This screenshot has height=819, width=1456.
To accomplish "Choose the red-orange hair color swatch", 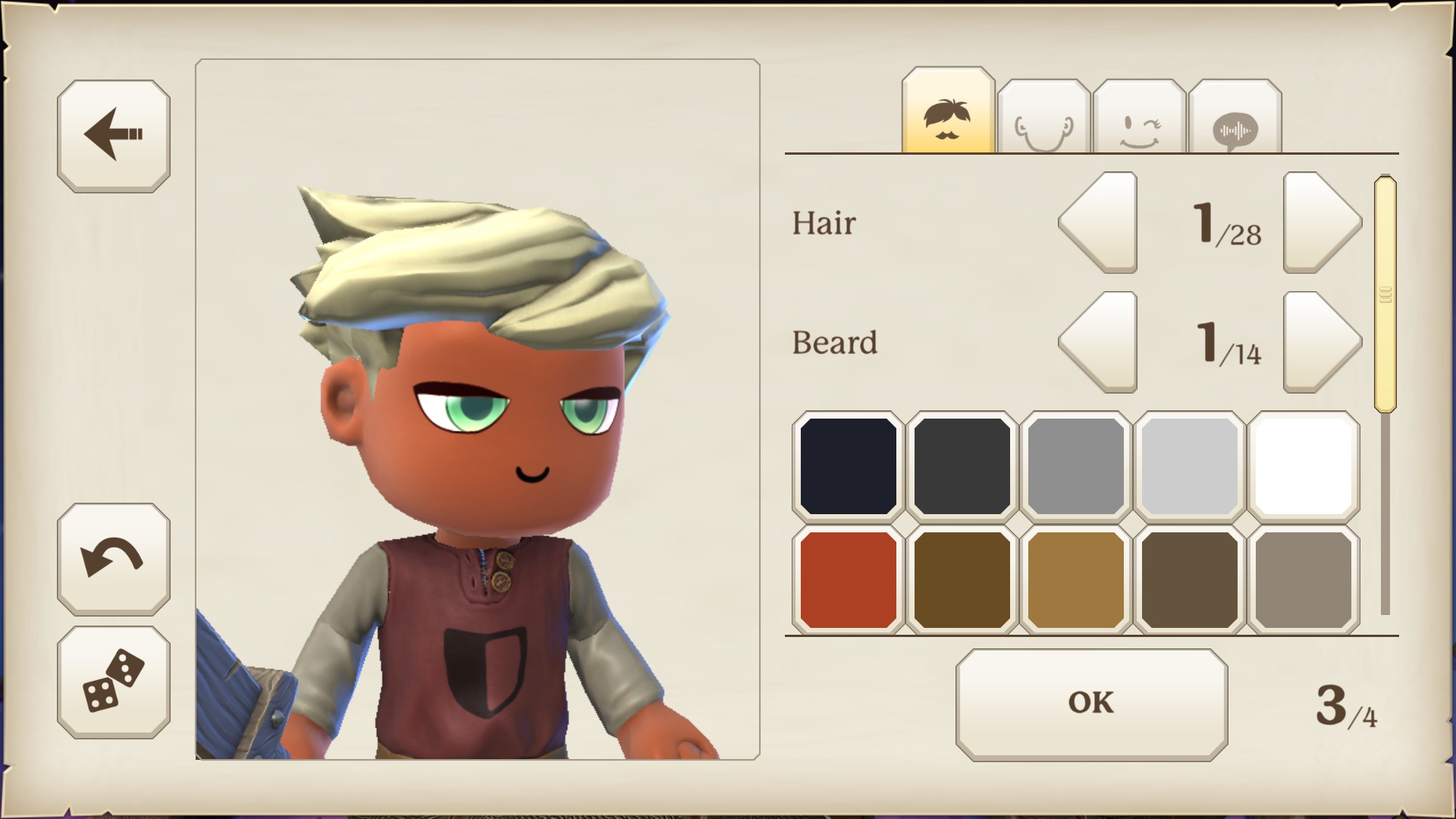I will coord(849,579).
